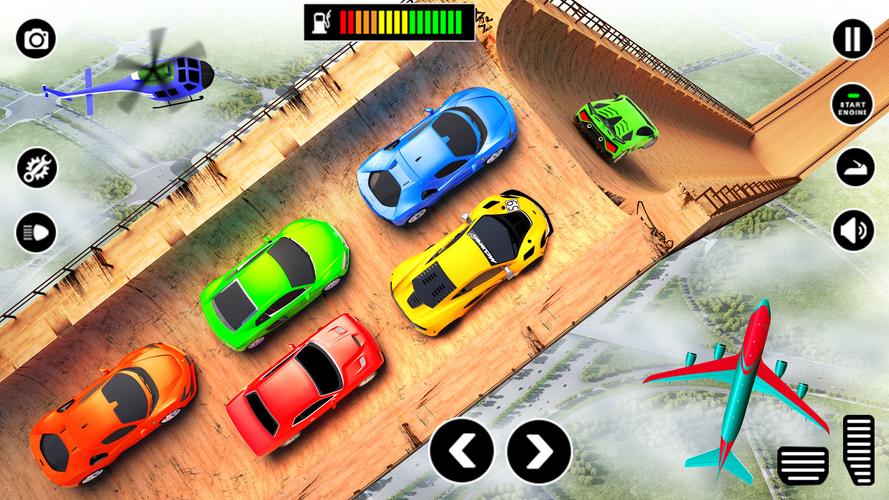Viewport: 889px width, 500px height.
Task: Tap the tall gas pedal
Action: [x=859, y=450]
